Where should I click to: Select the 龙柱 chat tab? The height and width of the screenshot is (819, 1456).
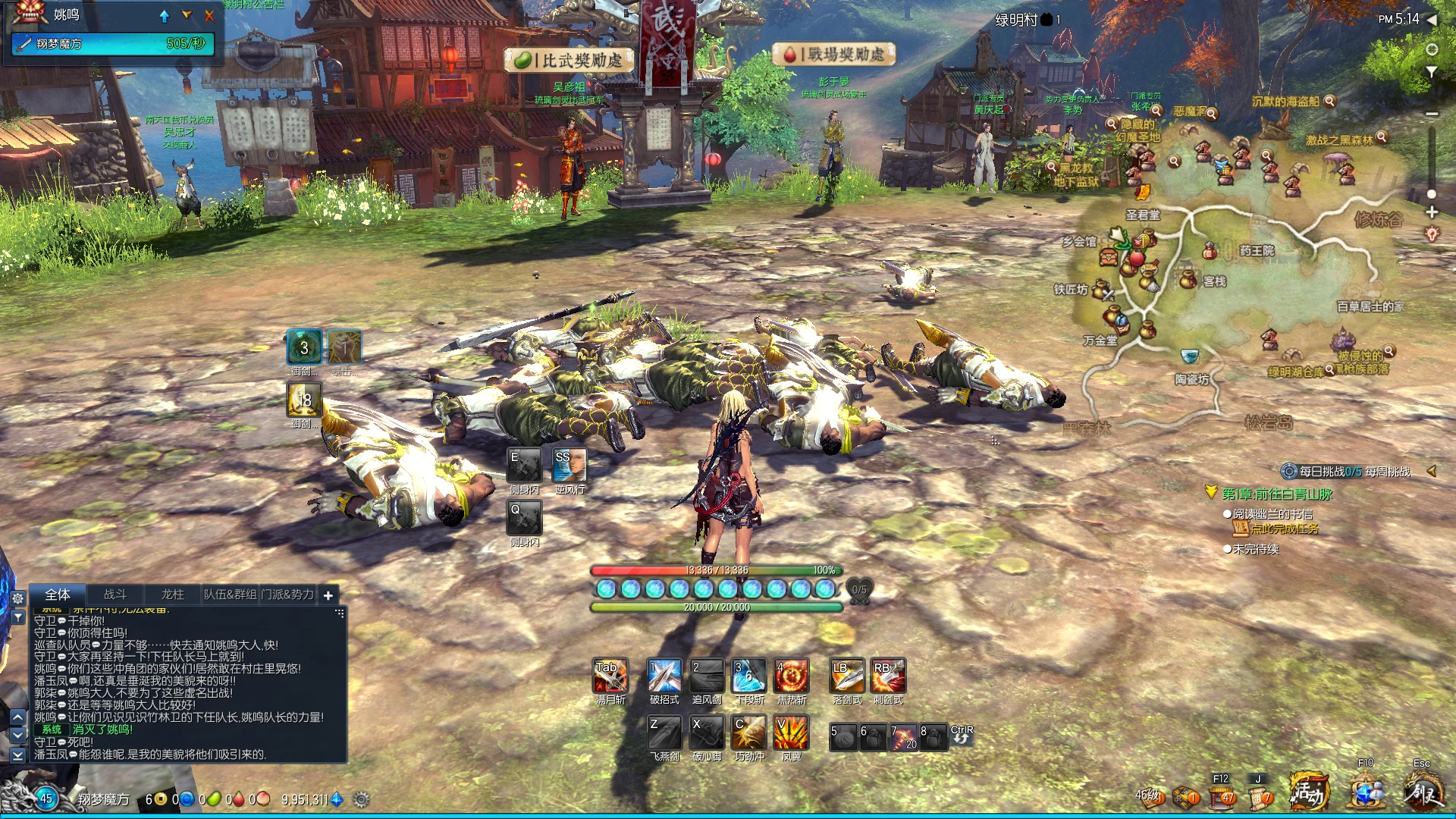[x=173, y=595]
